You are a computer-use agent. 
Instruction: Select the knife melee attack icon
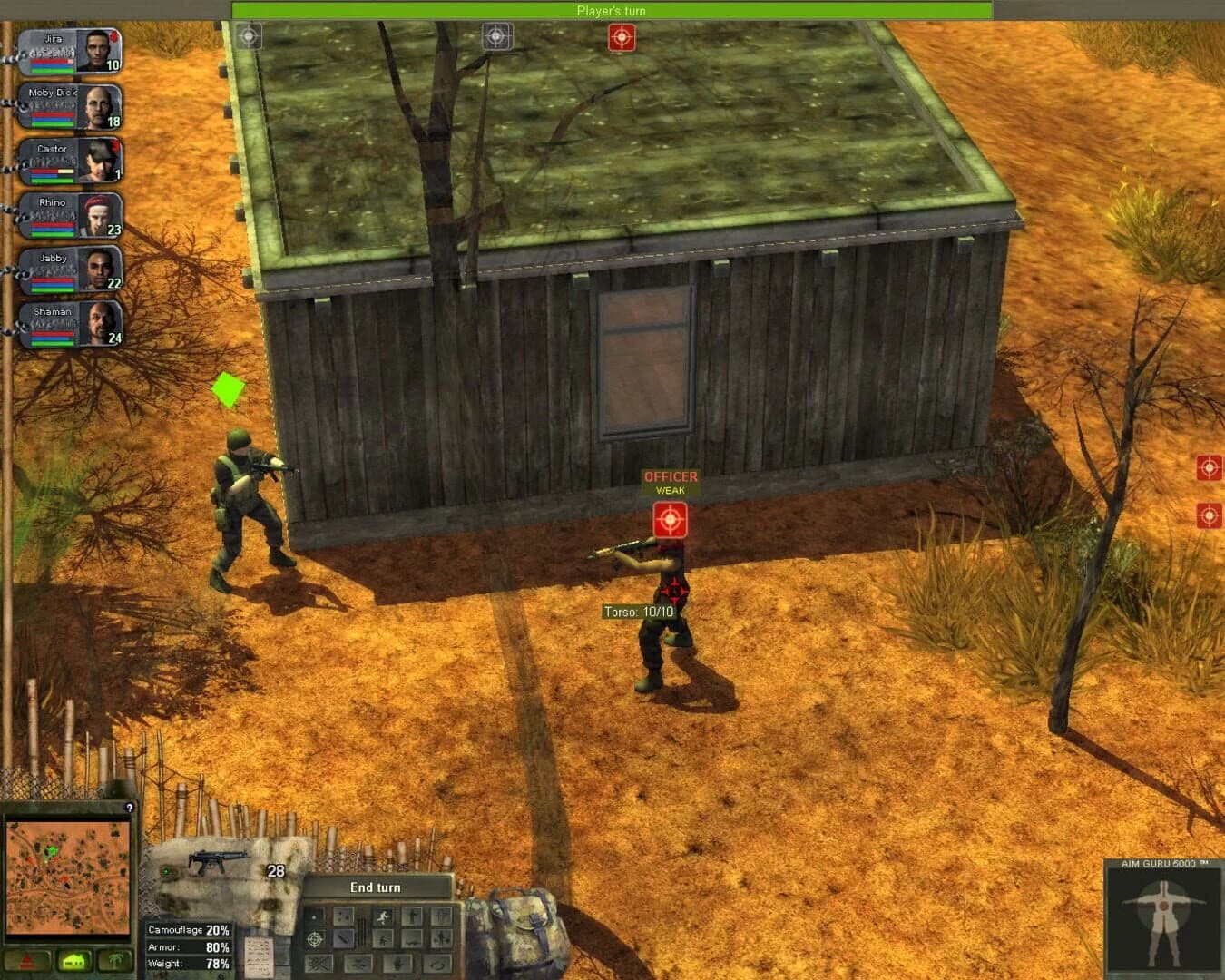point(343,939)
